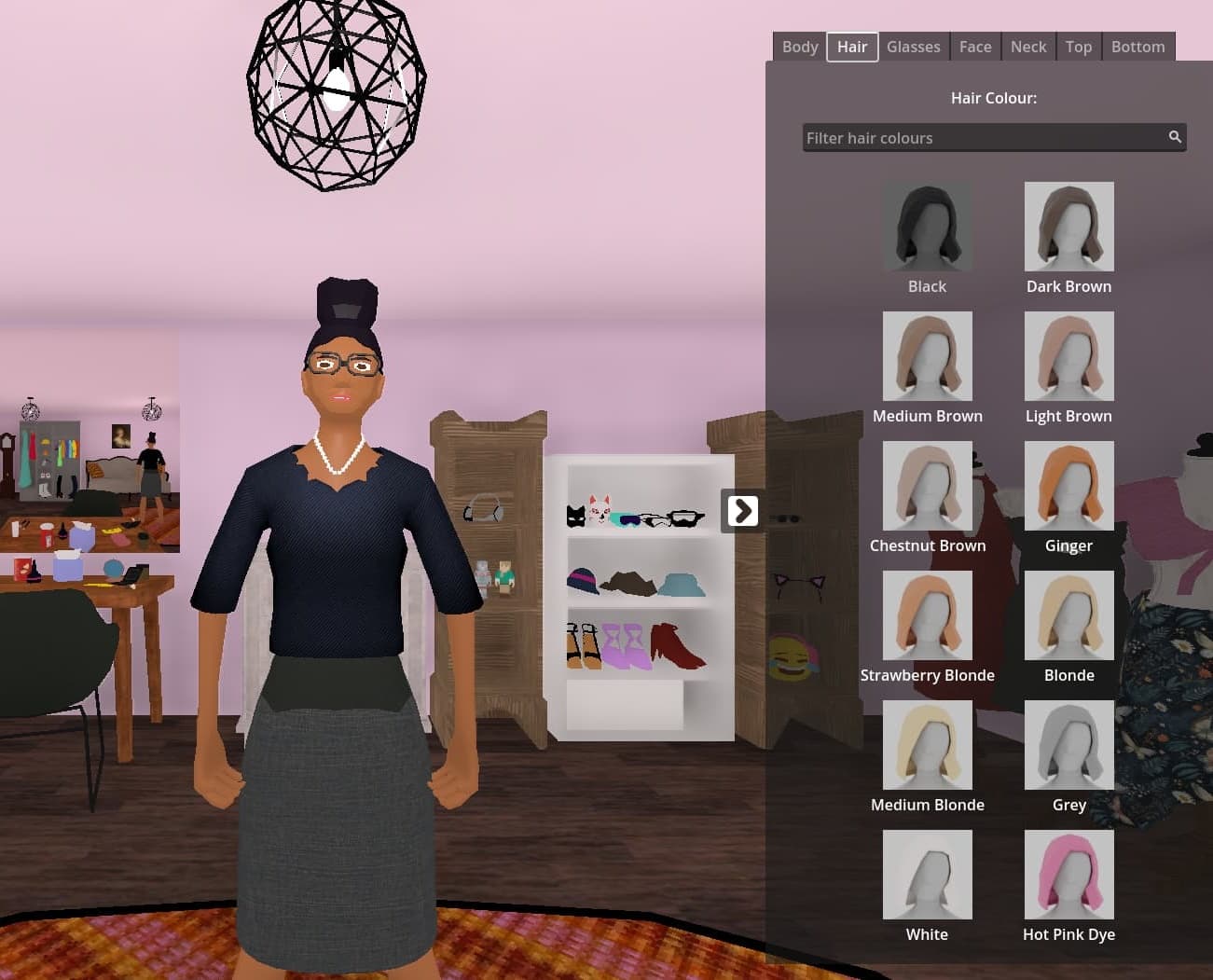Click the magnifier search icon
1213x980 pixels.
pos(1174,136)
